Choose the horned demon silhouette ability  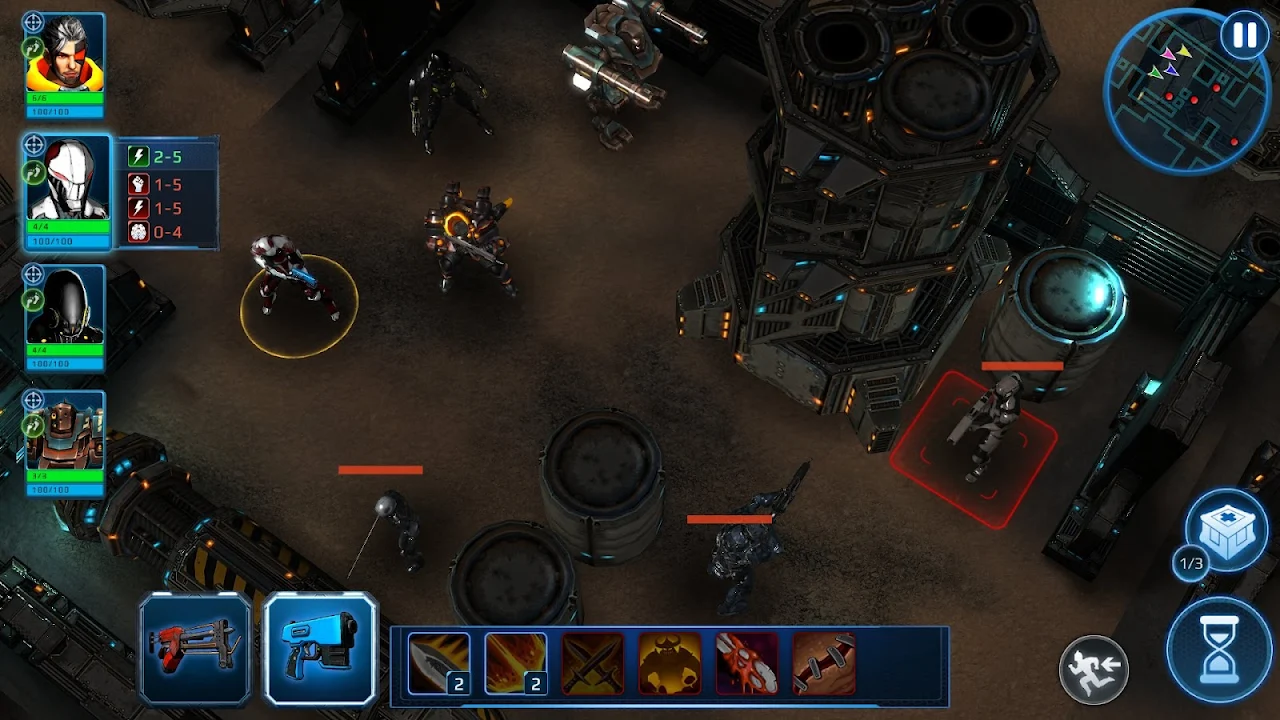click(670, 663)
